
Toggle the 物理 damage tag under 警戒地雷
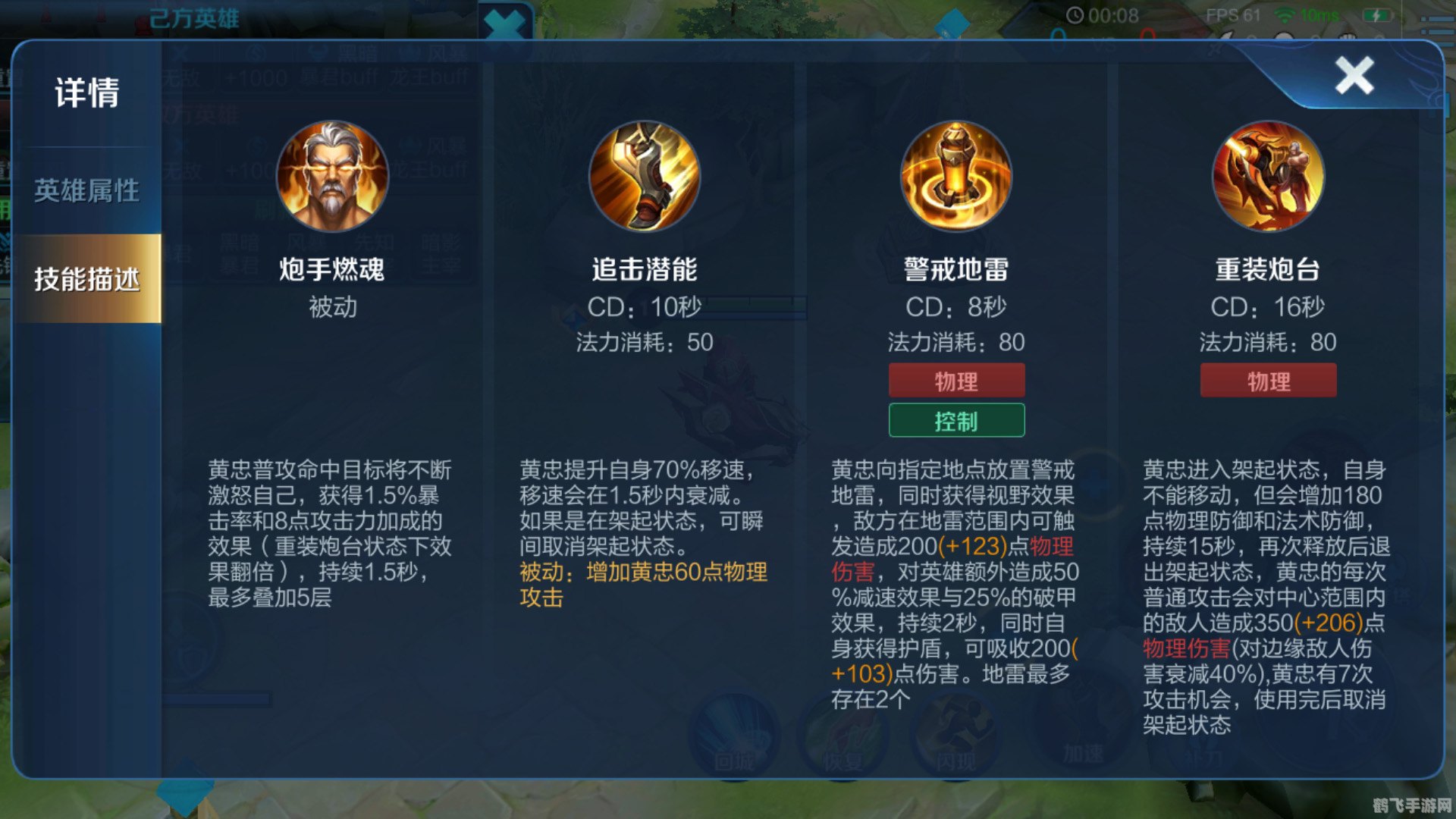(957, 380)
